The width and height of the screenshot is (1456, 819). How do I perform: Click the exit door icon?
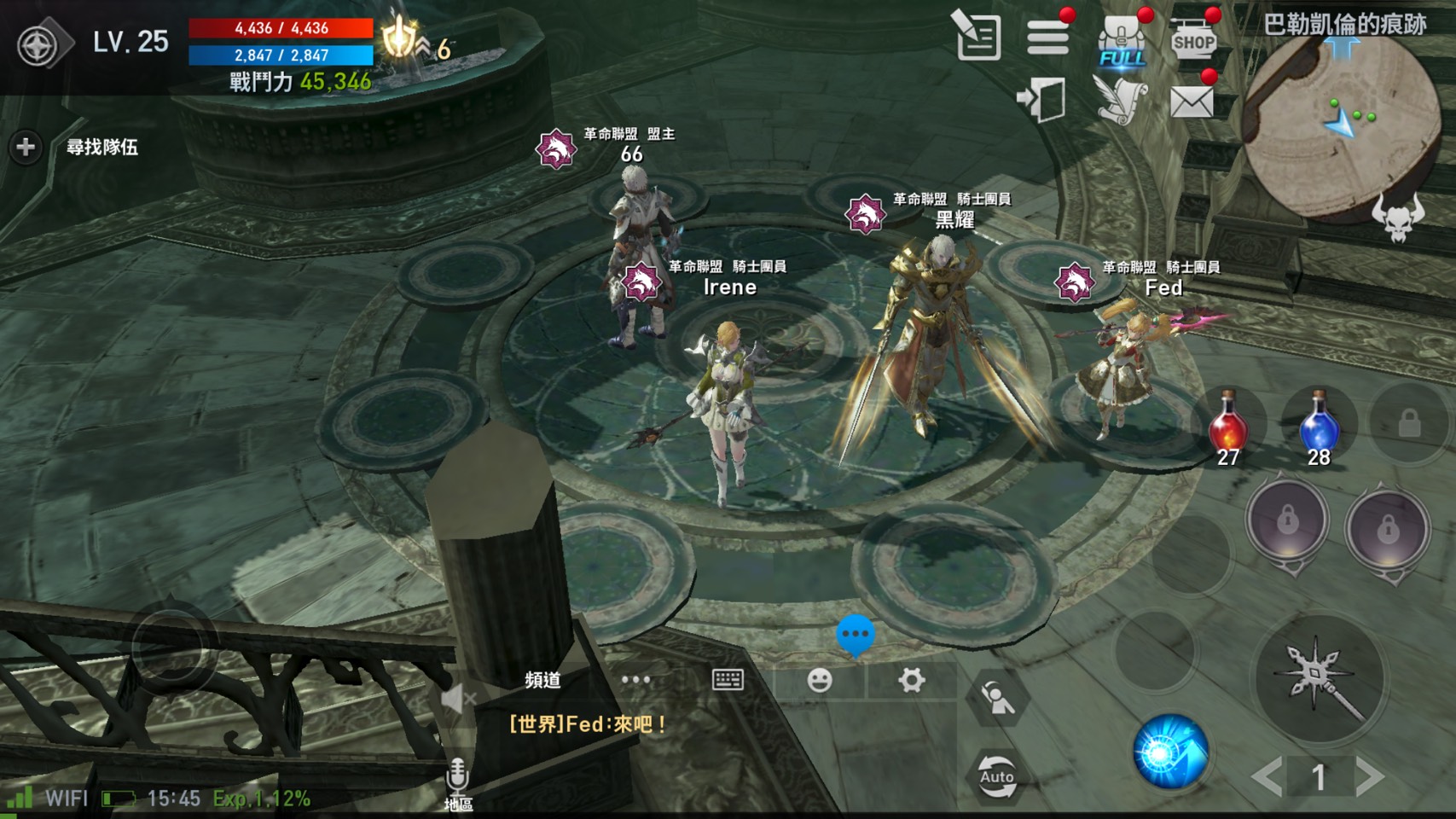click(1042, 100)
